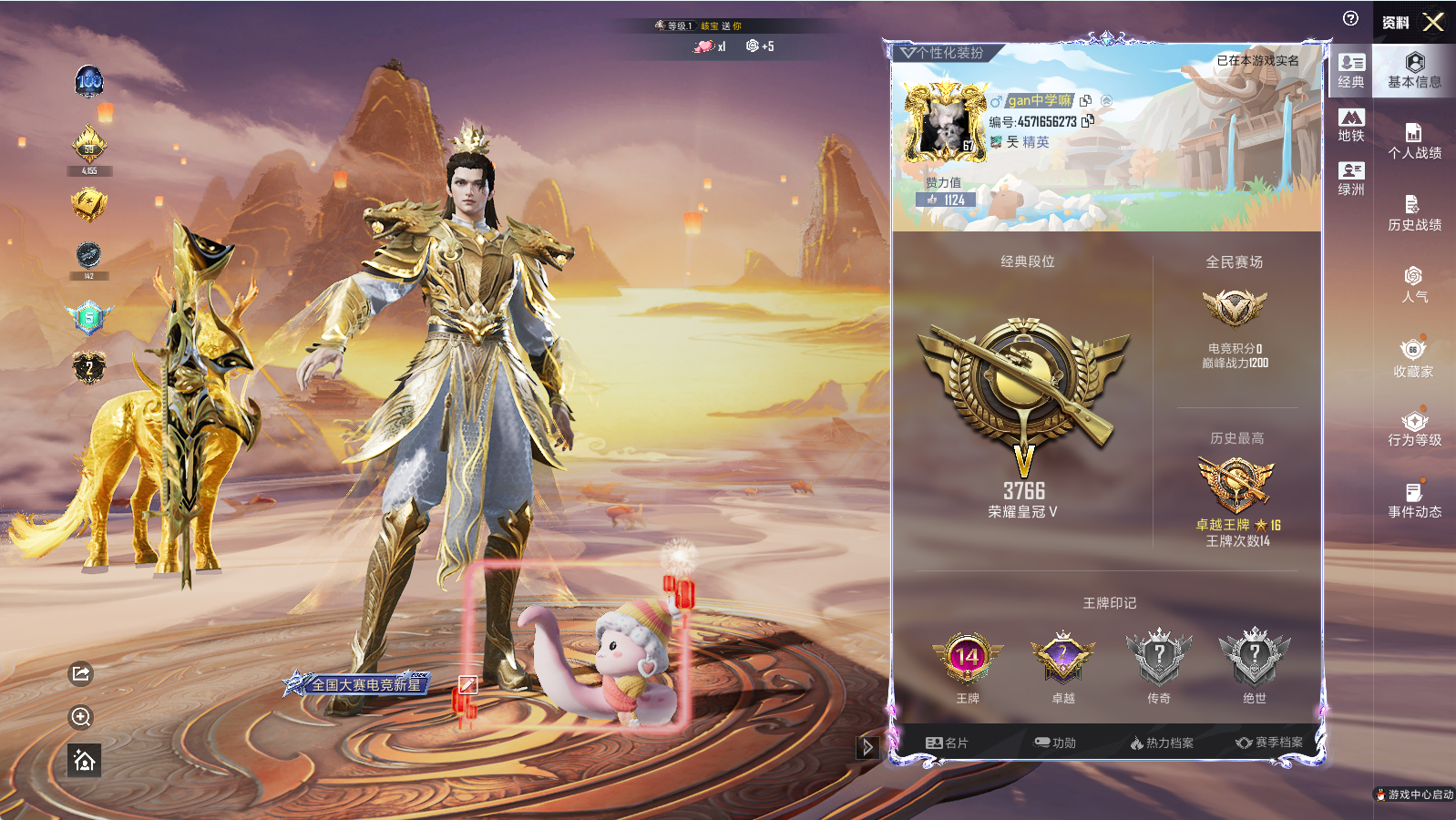Screen dimensions: 1456x820
Task: Switch to the 经典 classic mode tab
Action: click(1351, 70)
